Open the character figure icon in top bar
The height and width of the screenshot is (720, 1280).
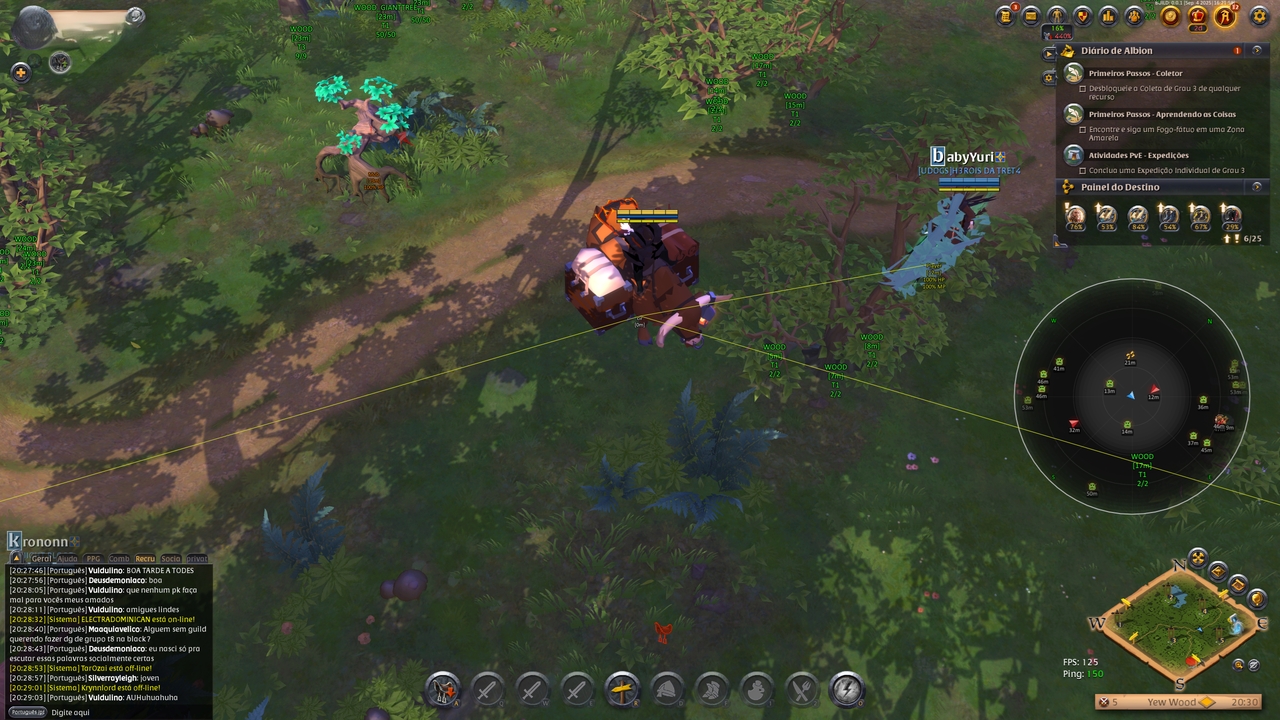click(x=1057, y=16)
